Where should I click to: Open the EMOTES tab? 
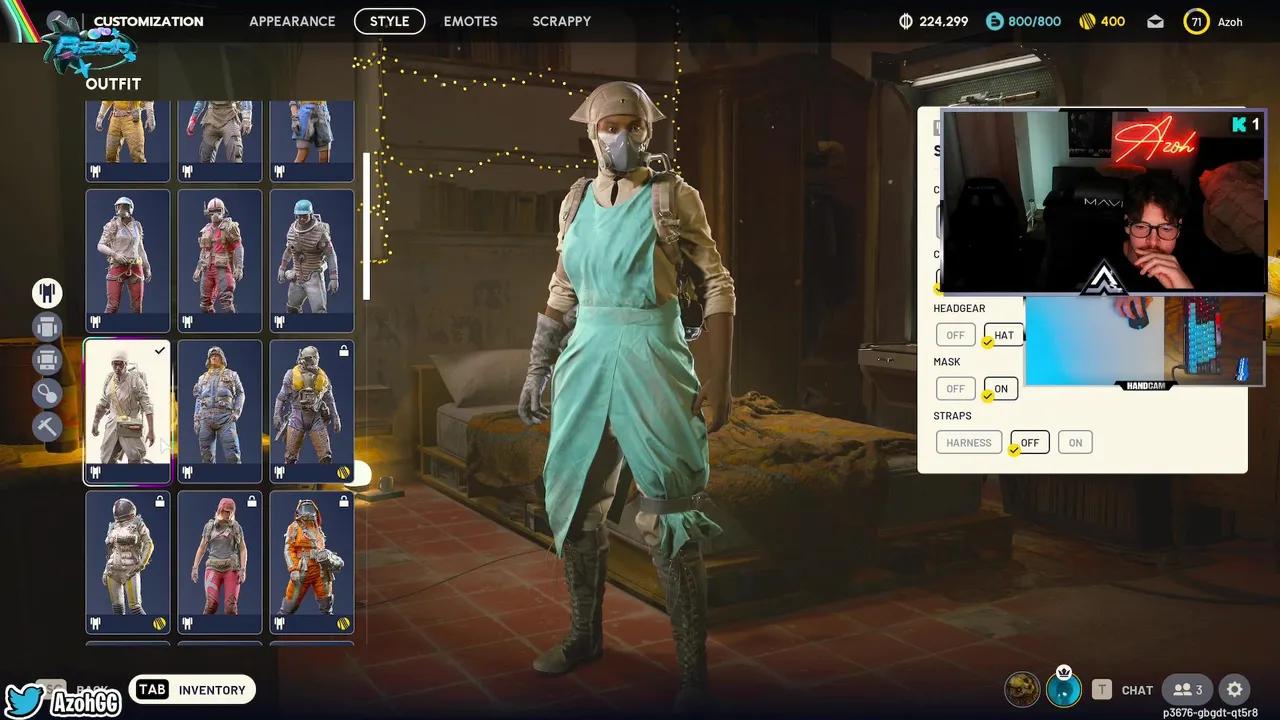pos(470,21)
